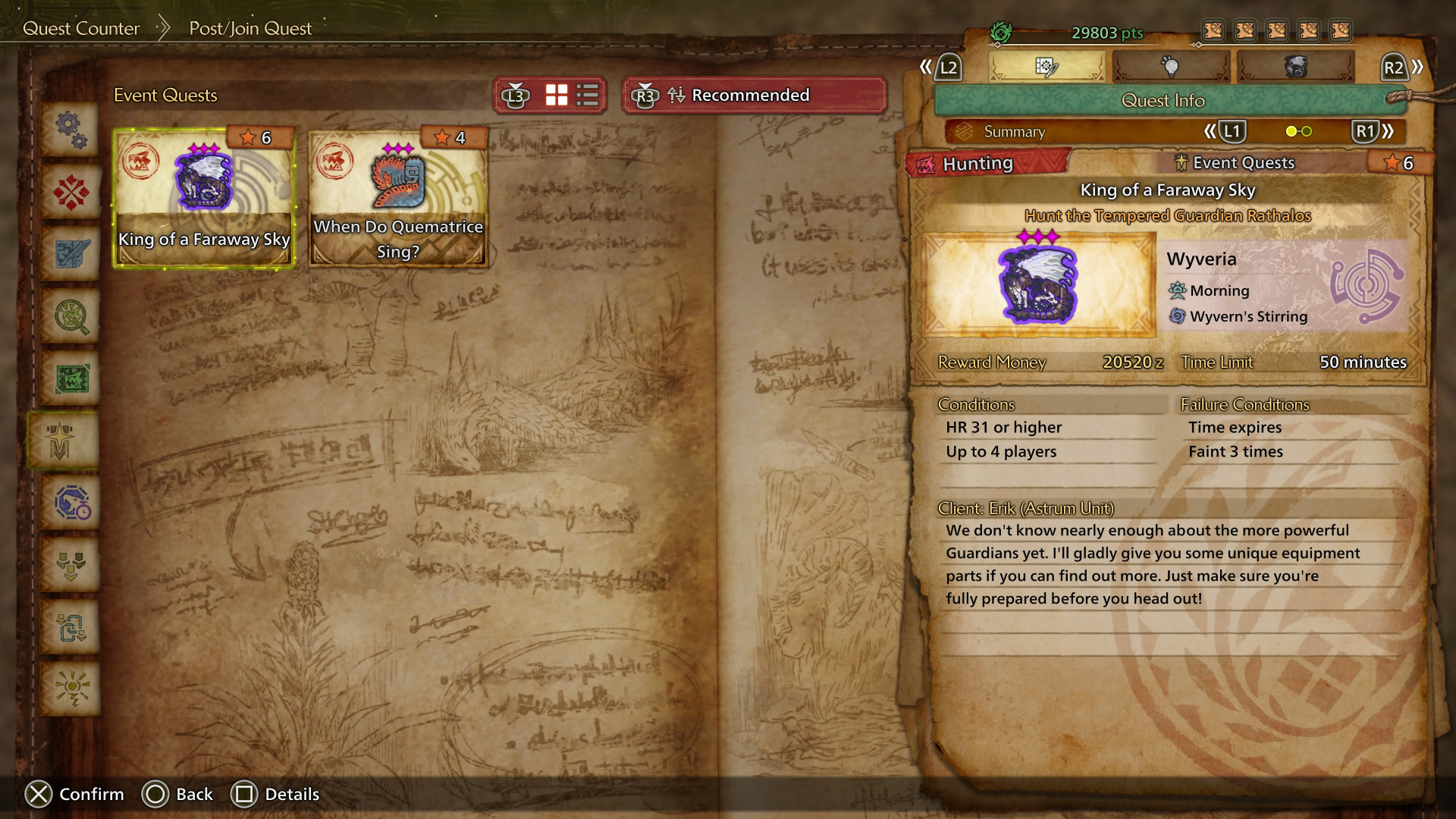Screen dimensions: 1456x819
Task: Select the downward arrows quest category
Action: click(x=71, y=565)
